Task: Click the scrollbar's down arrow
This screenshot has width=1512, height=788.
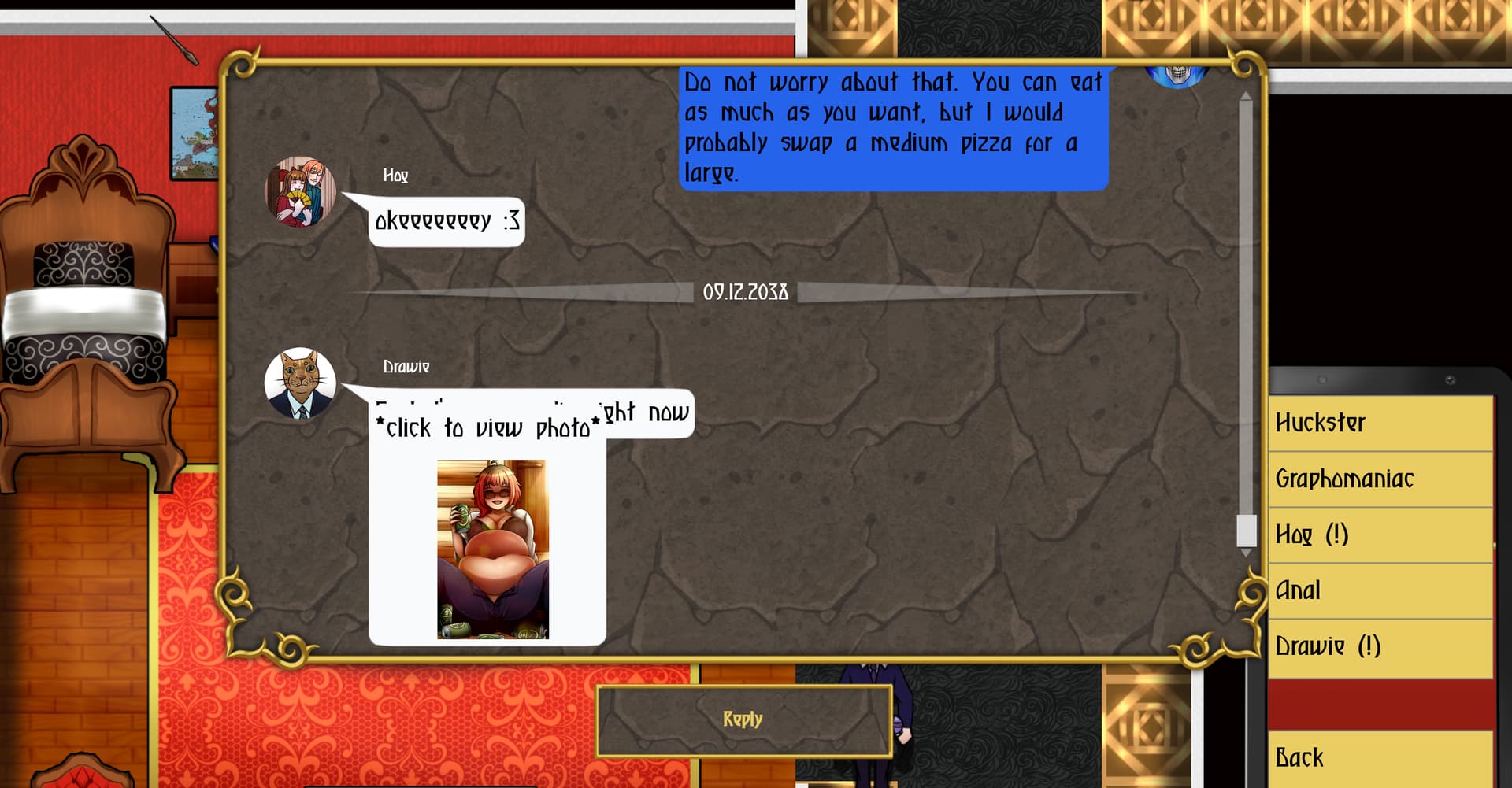Action: 1246,553
